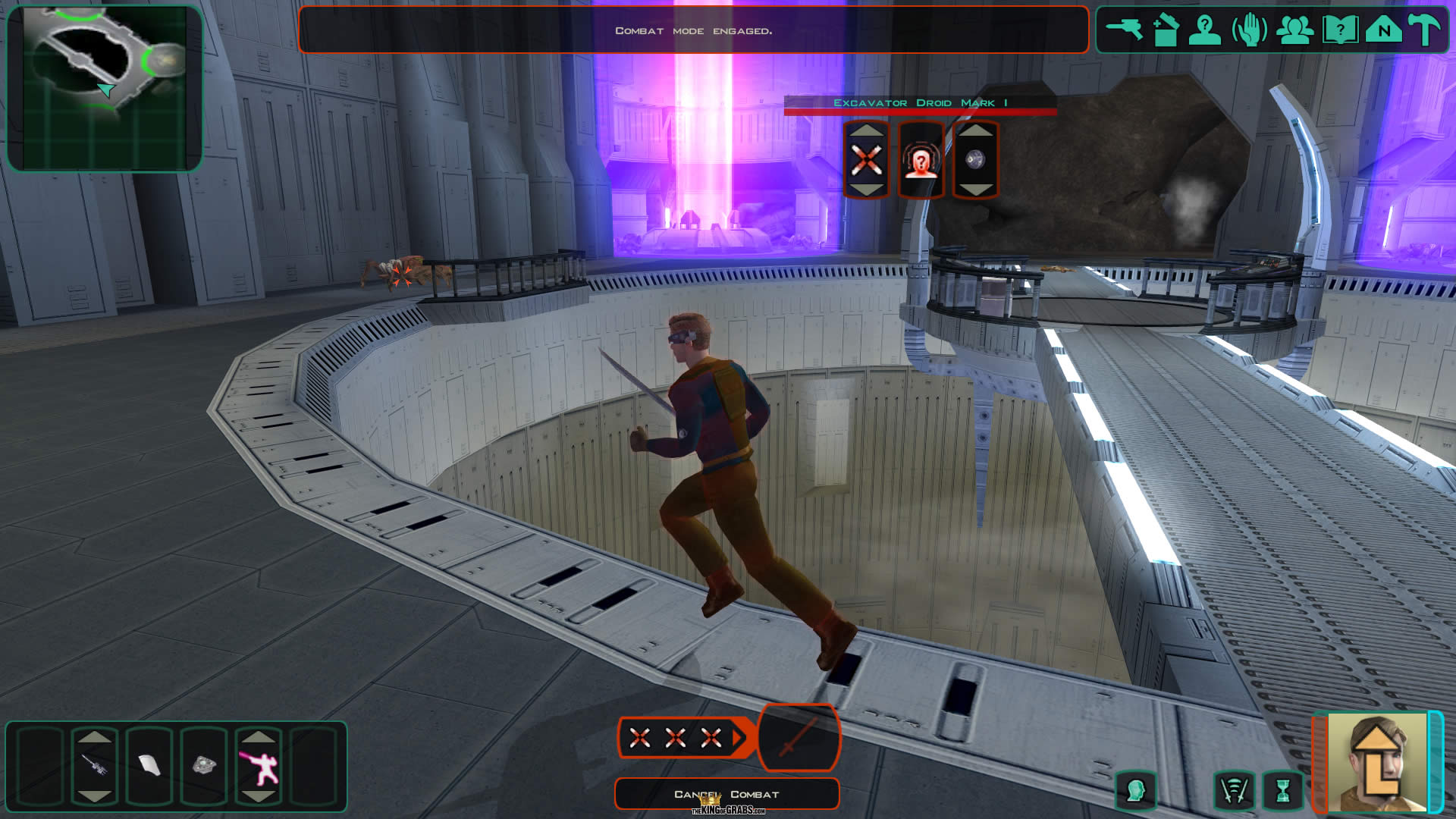Viewport: 1456px width, 819px height.
Task: Use the grenade action on the Excavator Droid
Action: click(x=975, y=160)
